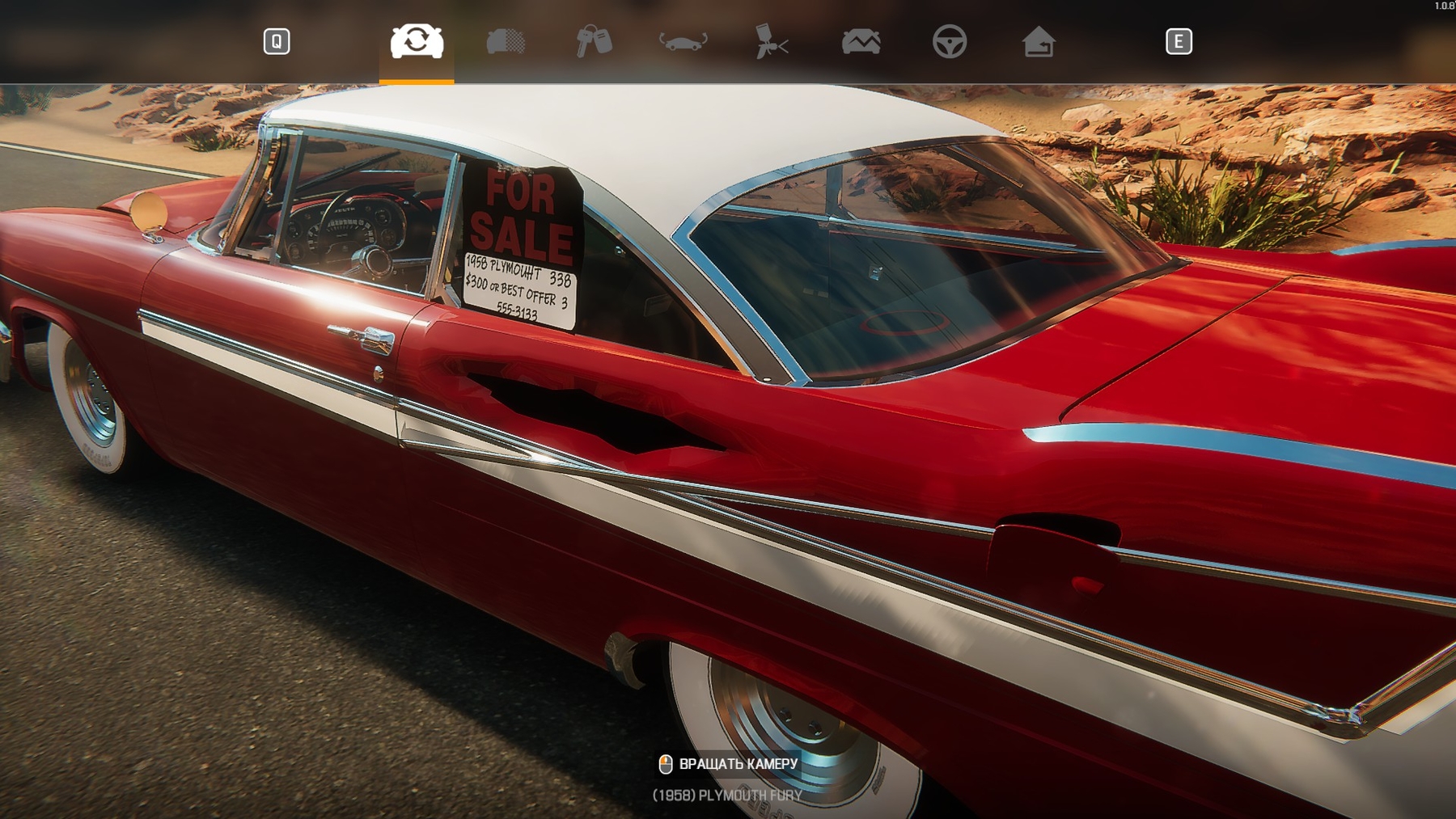The image size is (1456, 819).
Task: Go to the return-to-garage house tab
Action: tap(1038, 41)
